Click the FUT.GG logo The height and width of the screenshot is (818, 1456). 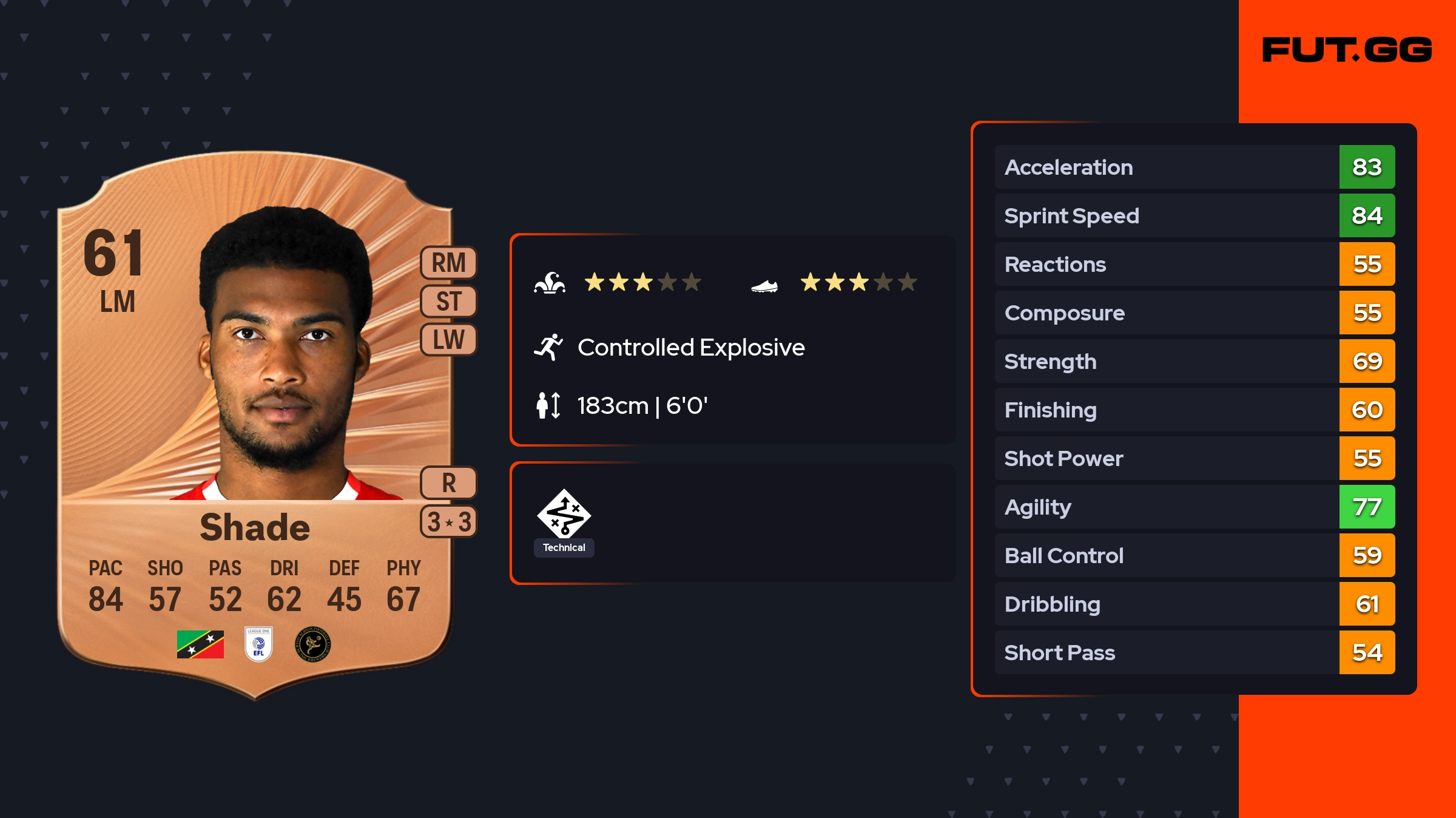coord(1347,50)
